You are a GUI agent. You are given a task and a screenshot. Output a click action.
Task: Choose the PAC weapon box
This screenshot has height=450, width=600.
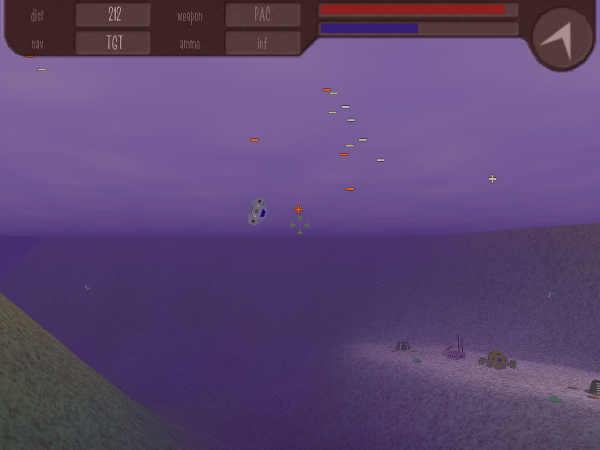tap(262, 15)
